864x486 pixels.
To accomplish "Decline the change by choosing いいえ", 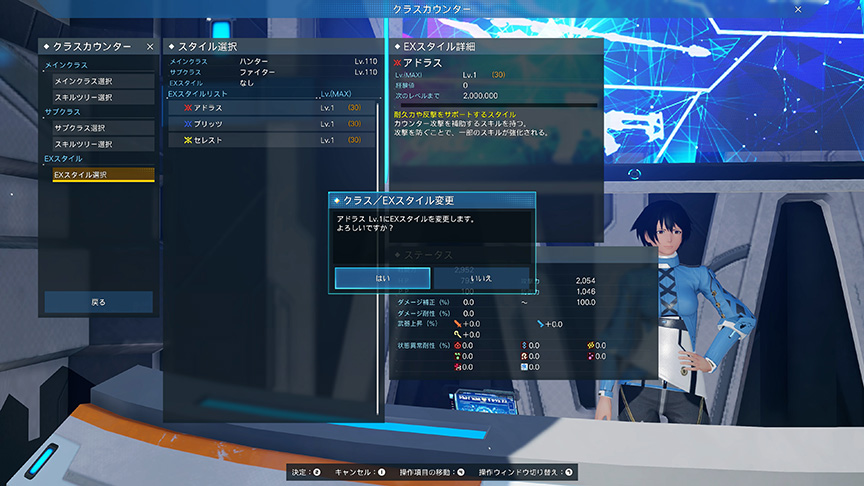I will click(482, 277).
